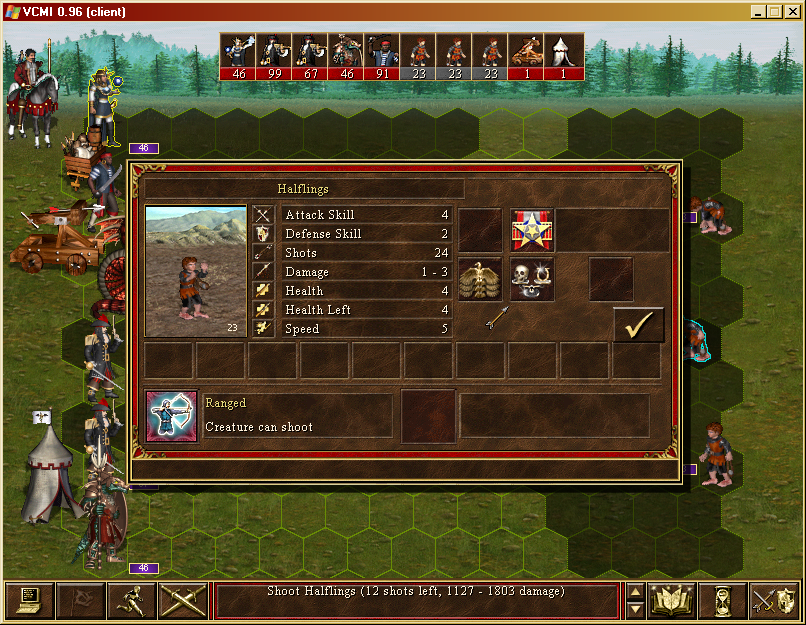This screenshot has height=625, width=806.
Task: Select the Ranged ability icon
Action: click(x=172, y=416)
